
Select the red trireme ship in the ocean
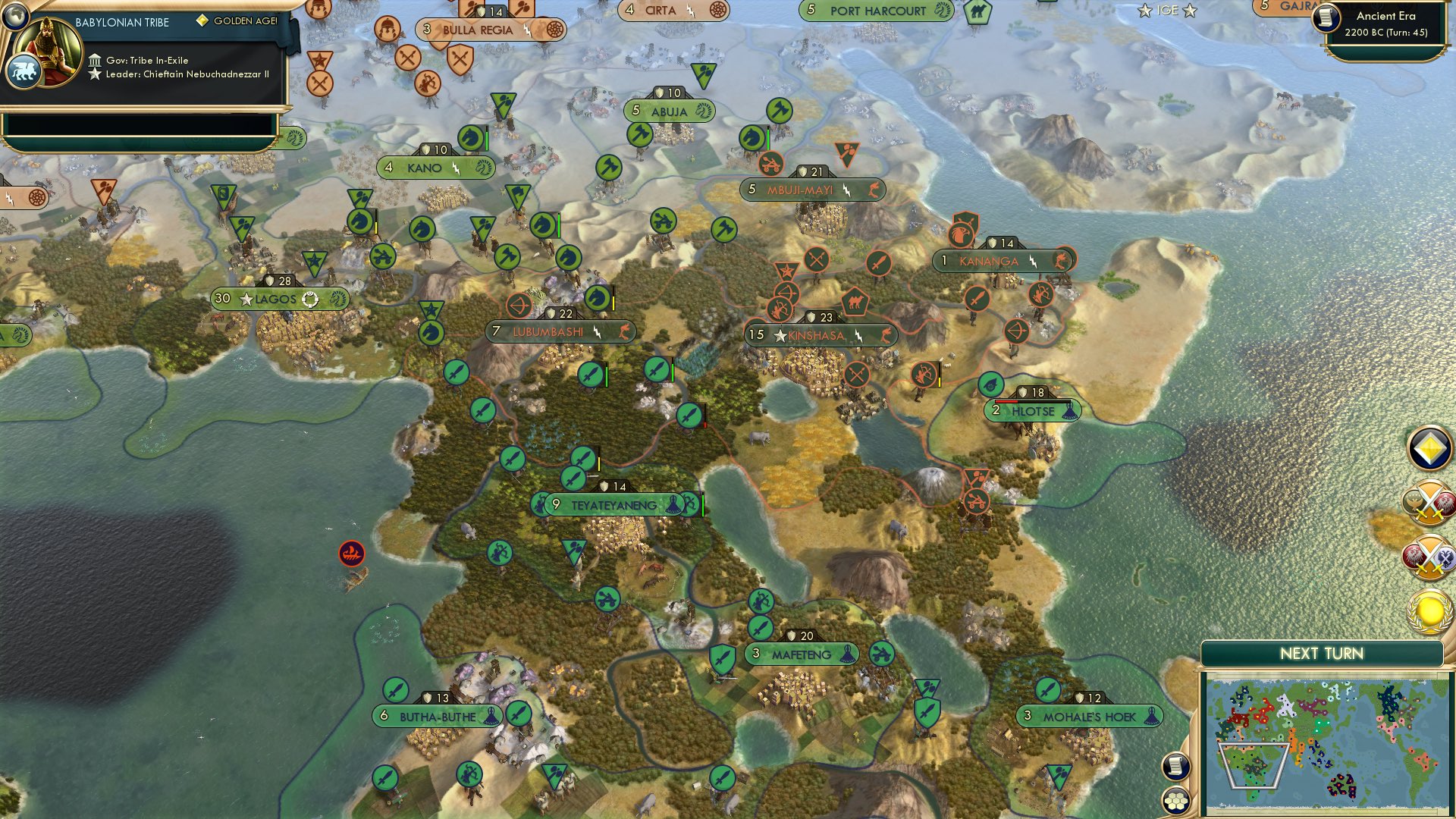tap(351, 554)
